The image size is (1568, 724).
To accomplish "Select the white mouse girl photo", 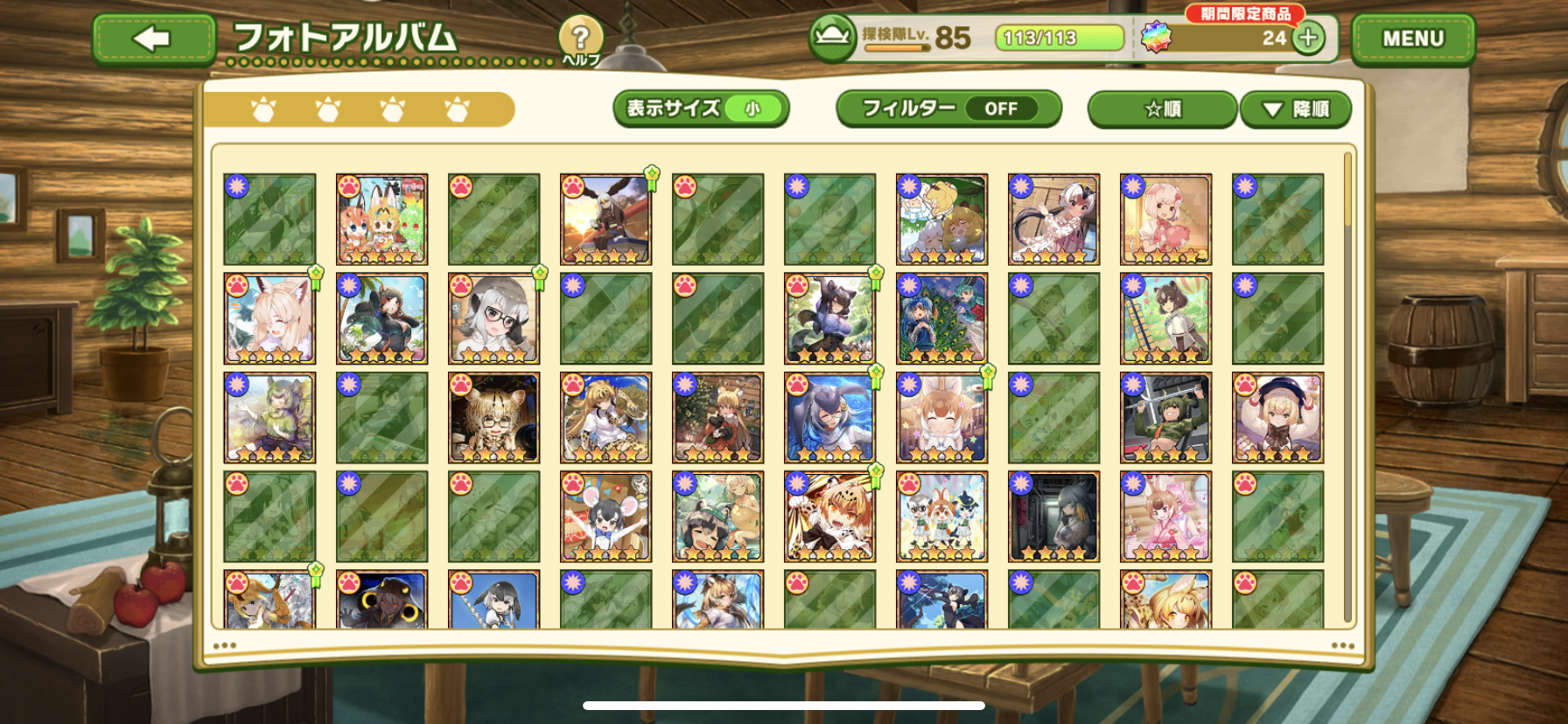I will click(605, 517).
